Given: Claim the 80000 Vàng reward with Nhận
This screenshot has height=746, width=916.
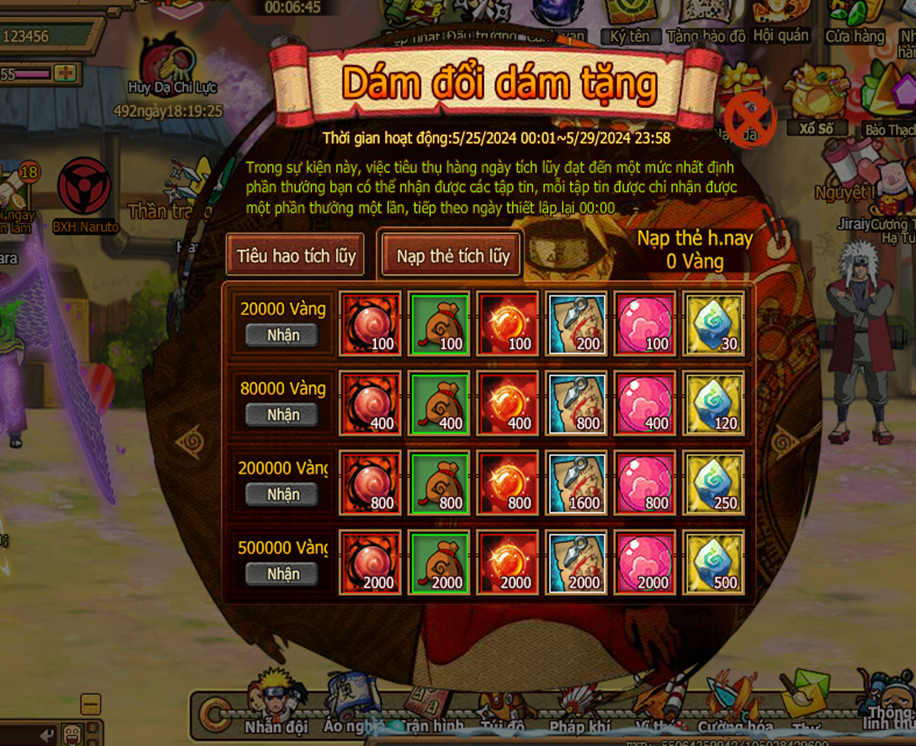Looking at the screenshot, I should [283, 415].
